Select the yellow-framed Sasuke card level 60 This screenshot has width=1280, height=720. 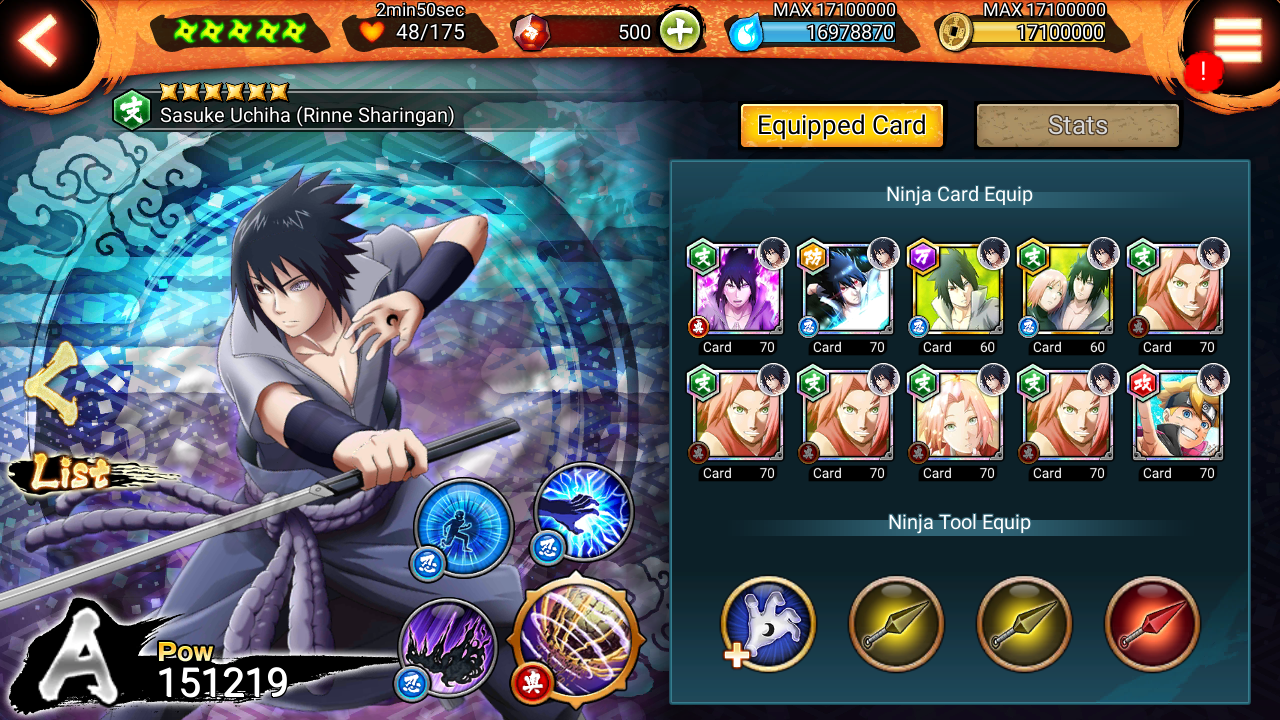tap(958, 290)
